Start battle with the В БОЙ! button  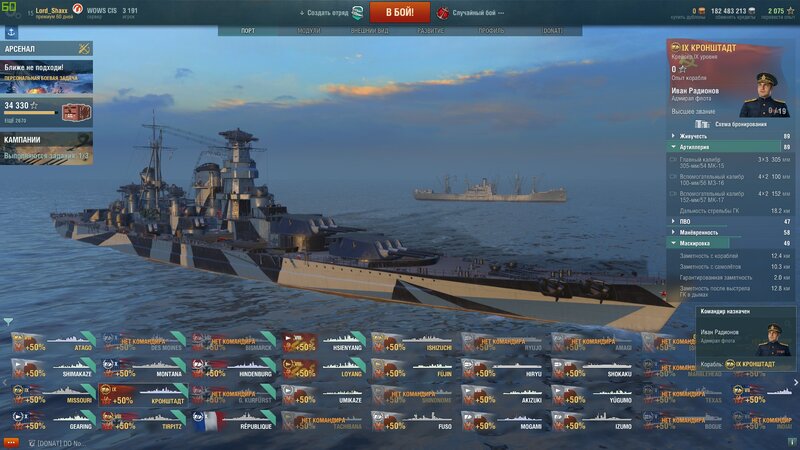coord(400,12)
